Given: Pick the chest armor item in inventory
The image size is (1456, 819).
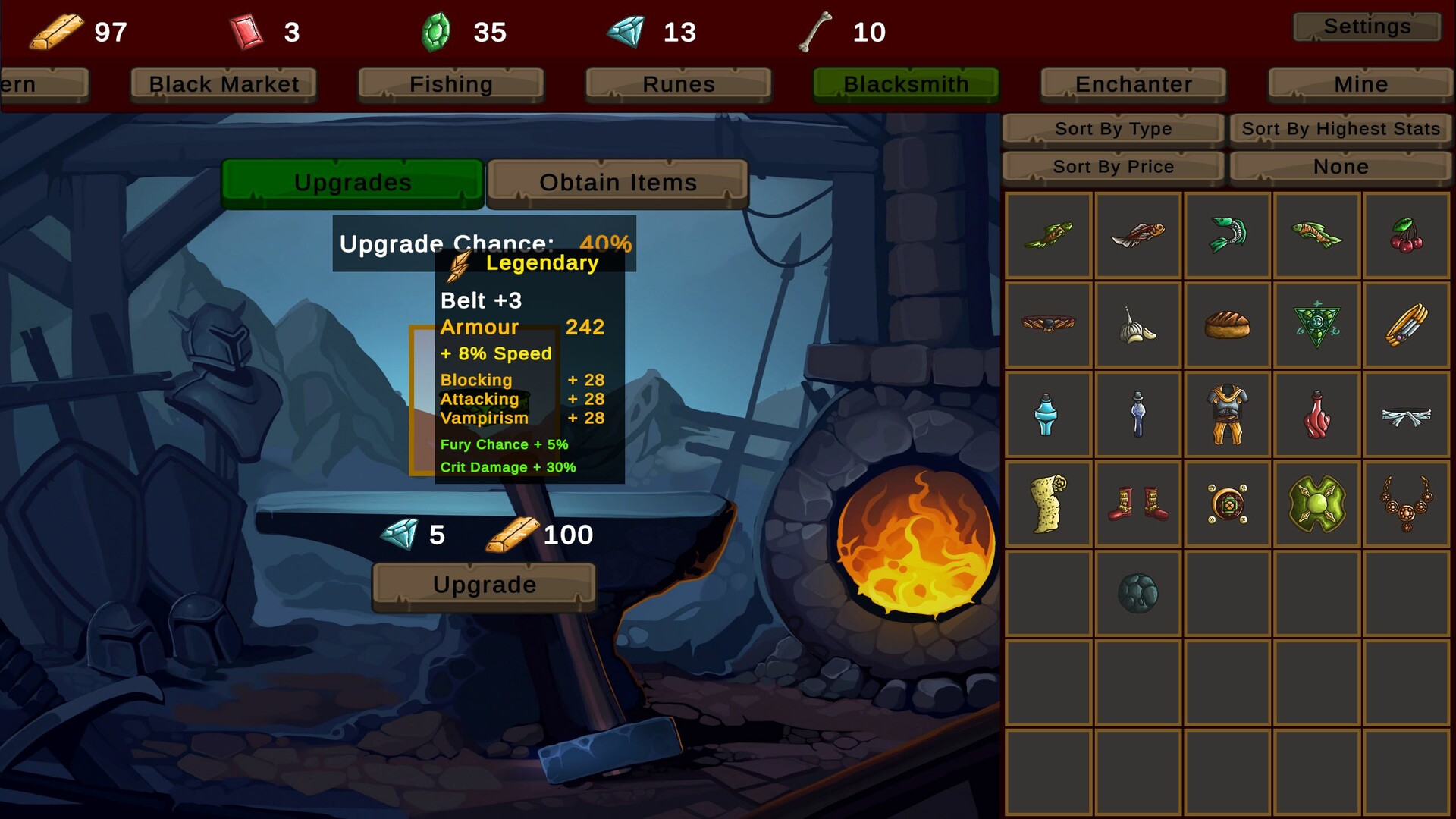Looking at the screenshot, I should [x=1227, y=414].
